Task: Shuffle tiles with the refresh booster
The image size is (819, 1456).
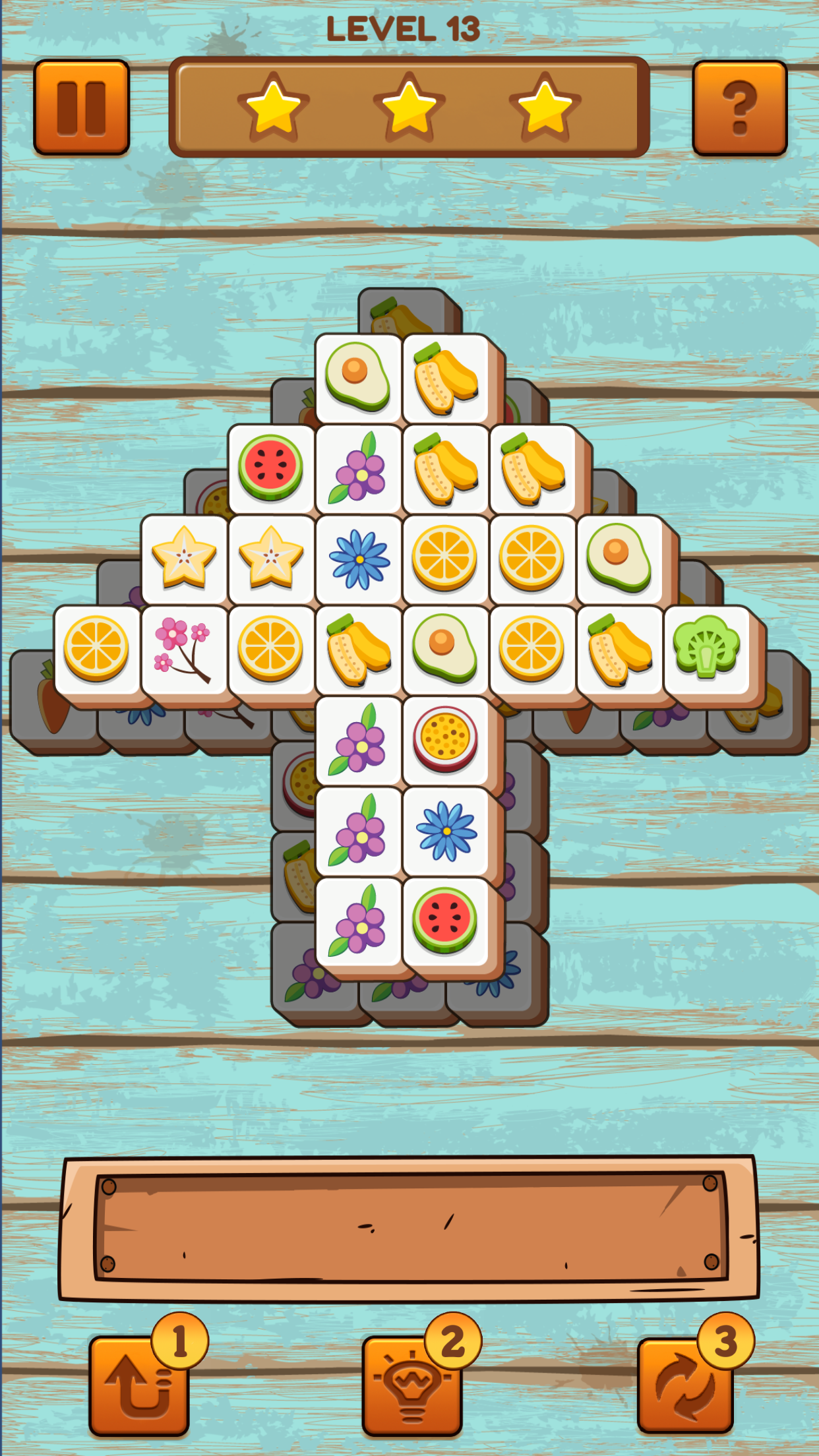Action: [685, 1385]
